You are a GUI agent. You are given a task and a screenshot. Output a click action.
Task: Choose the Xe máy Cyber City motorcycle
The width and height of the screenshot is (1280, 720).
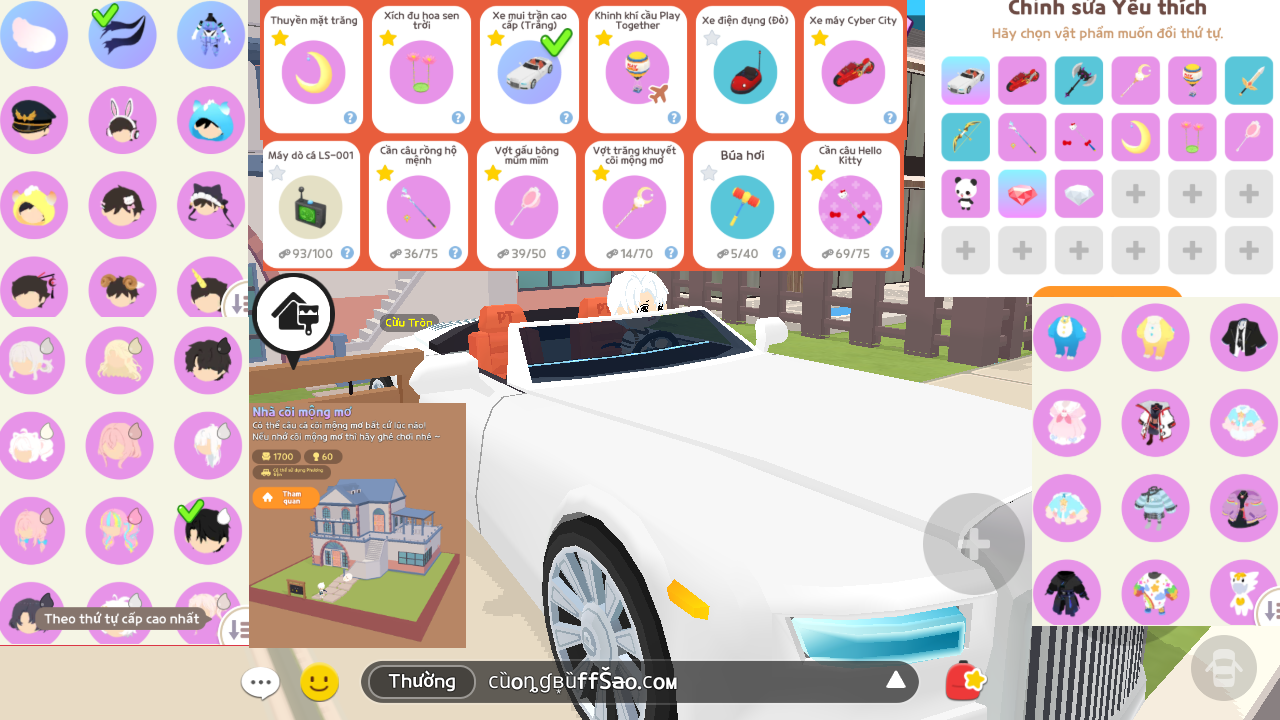pyautogui.click(x=853, y=71)
